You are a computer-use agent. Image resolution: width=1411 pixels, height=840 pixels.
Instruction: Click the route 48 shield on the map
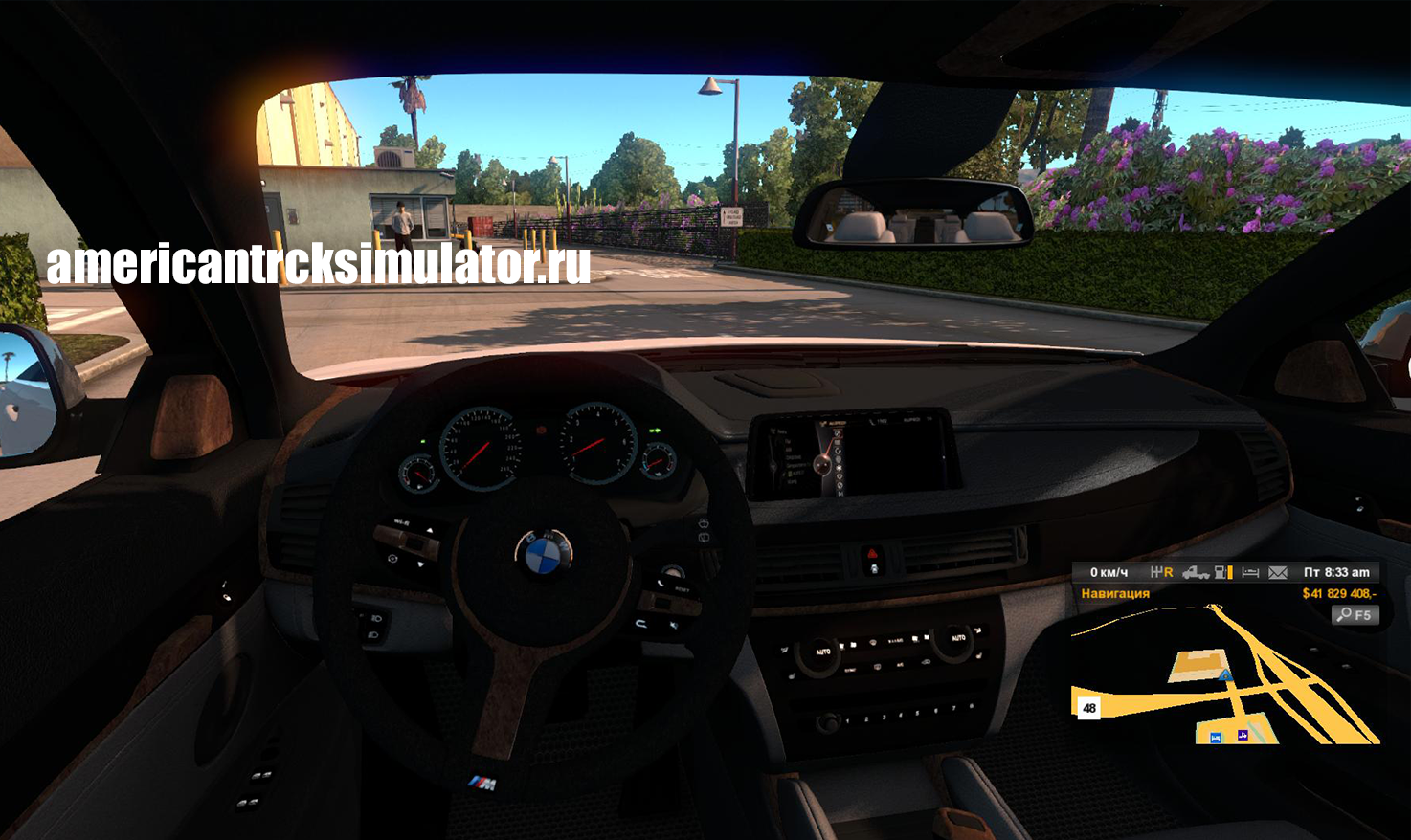1089,708
